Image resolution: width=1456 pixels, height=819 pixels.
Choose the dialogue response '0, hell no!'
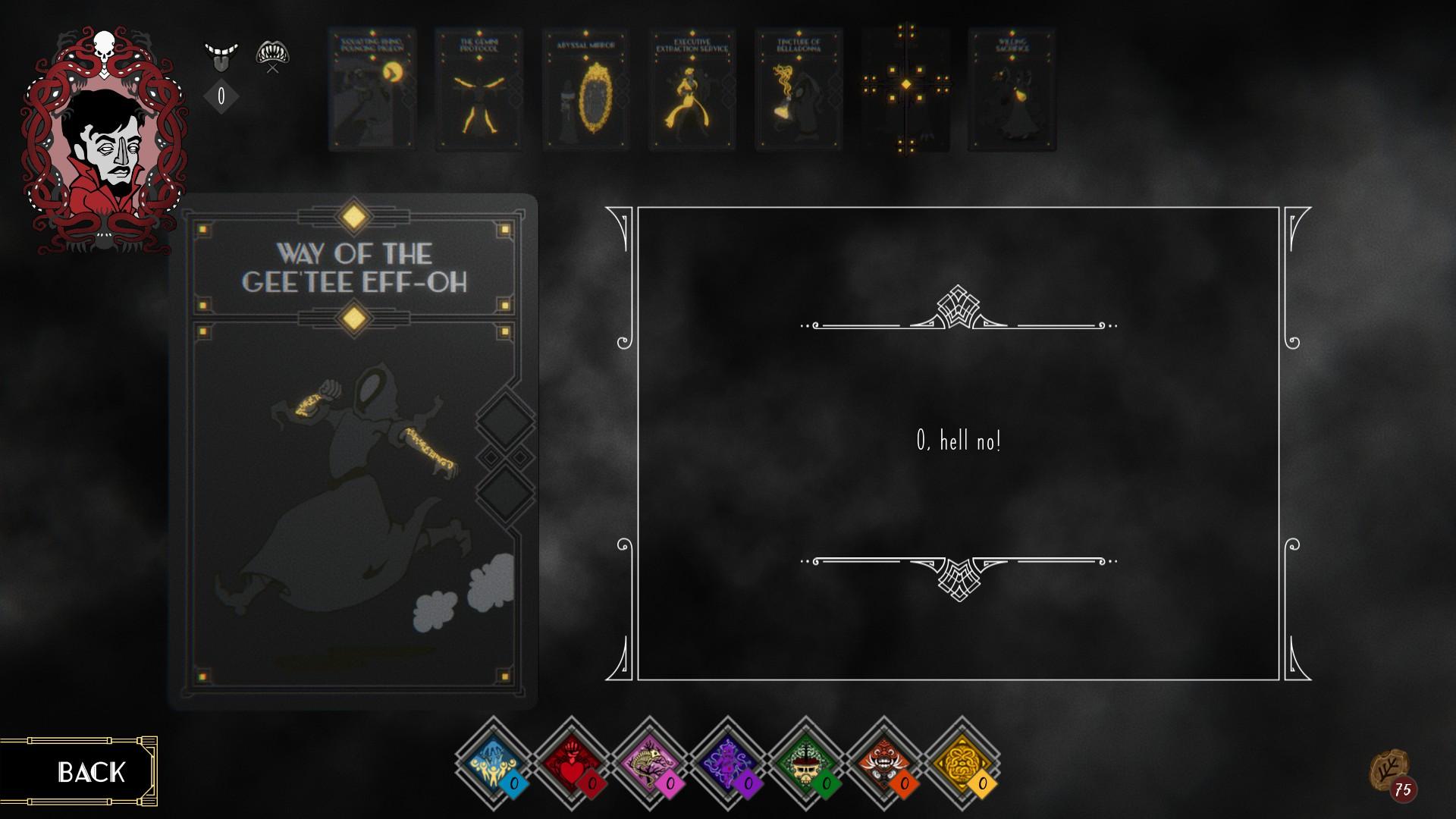[961, 438]
